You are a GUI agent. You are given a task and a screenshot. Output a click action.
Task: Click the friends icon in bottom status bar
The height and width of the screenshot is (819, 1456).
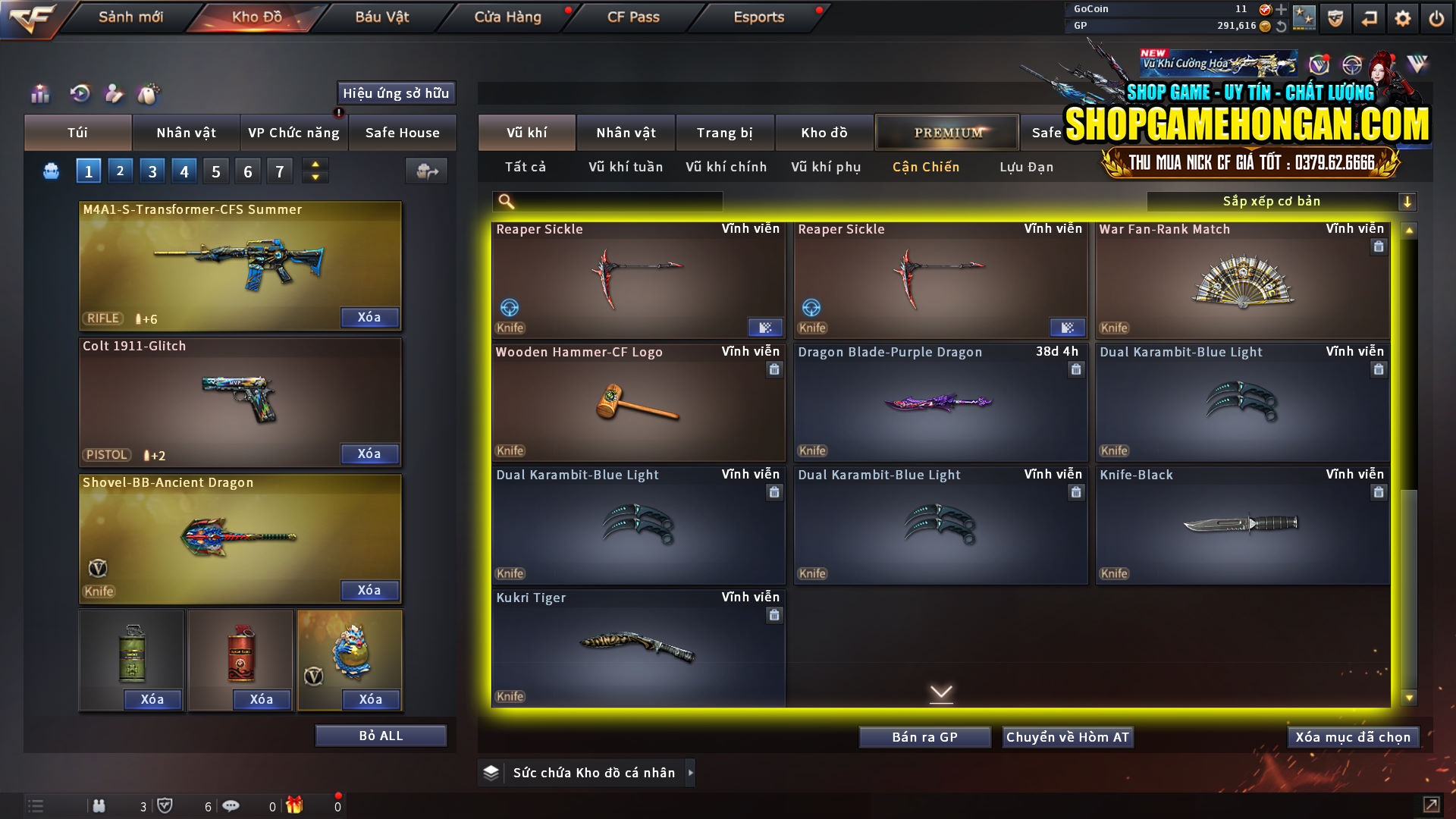coord(99,806)
